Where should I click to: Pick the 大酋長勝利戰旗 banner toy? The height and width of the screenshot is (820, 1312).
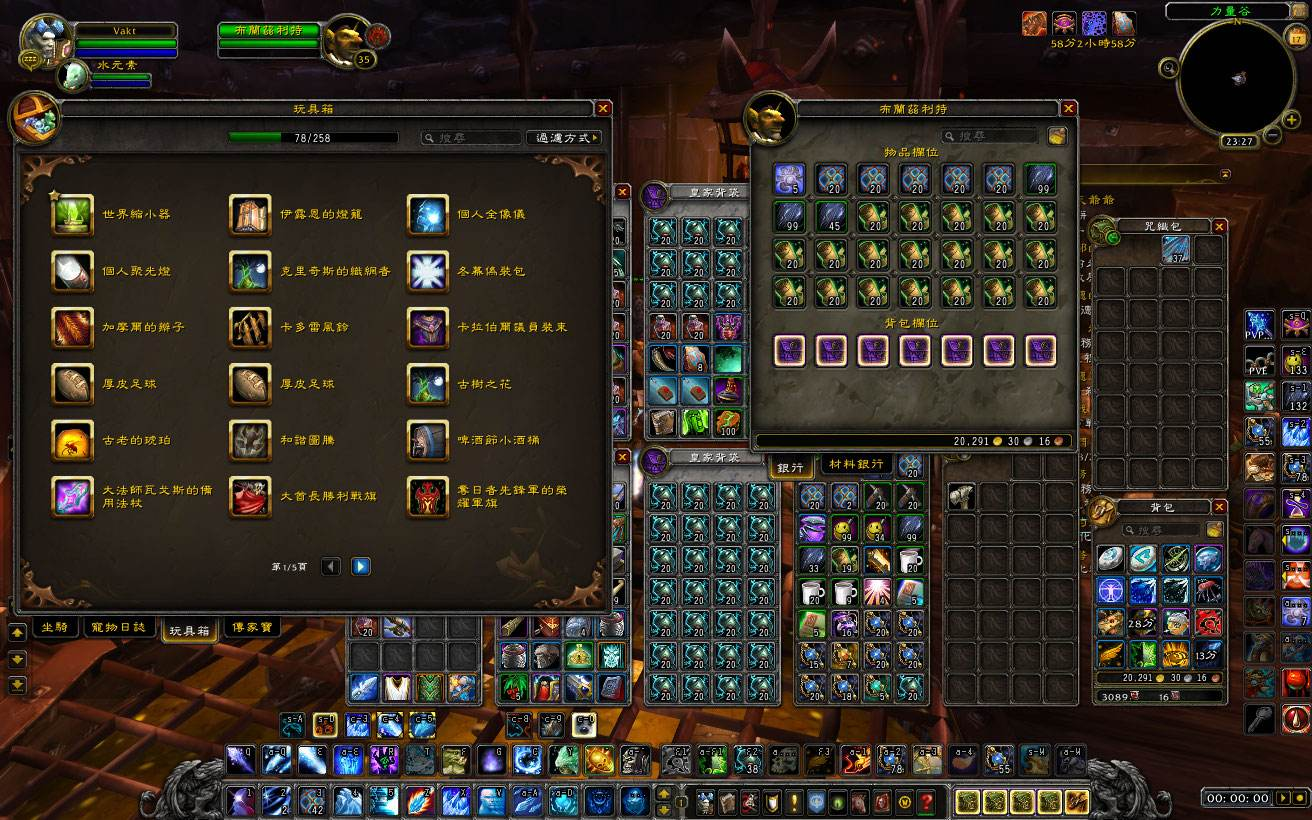point(250,497)
